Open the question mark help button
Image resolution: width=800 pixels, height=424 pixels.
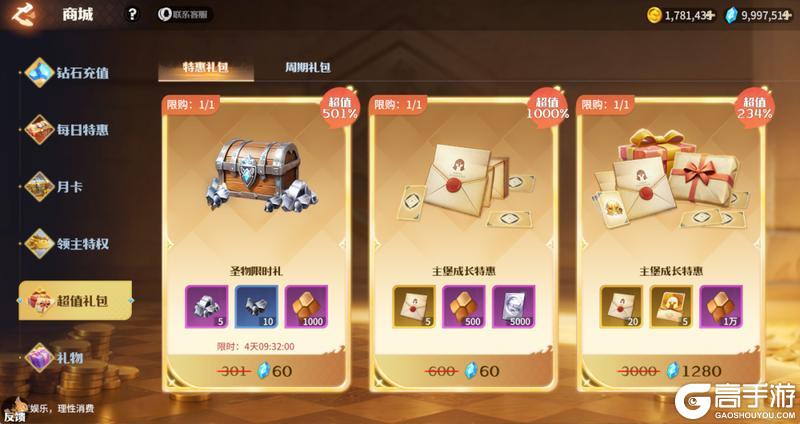[x=132, y=15]
